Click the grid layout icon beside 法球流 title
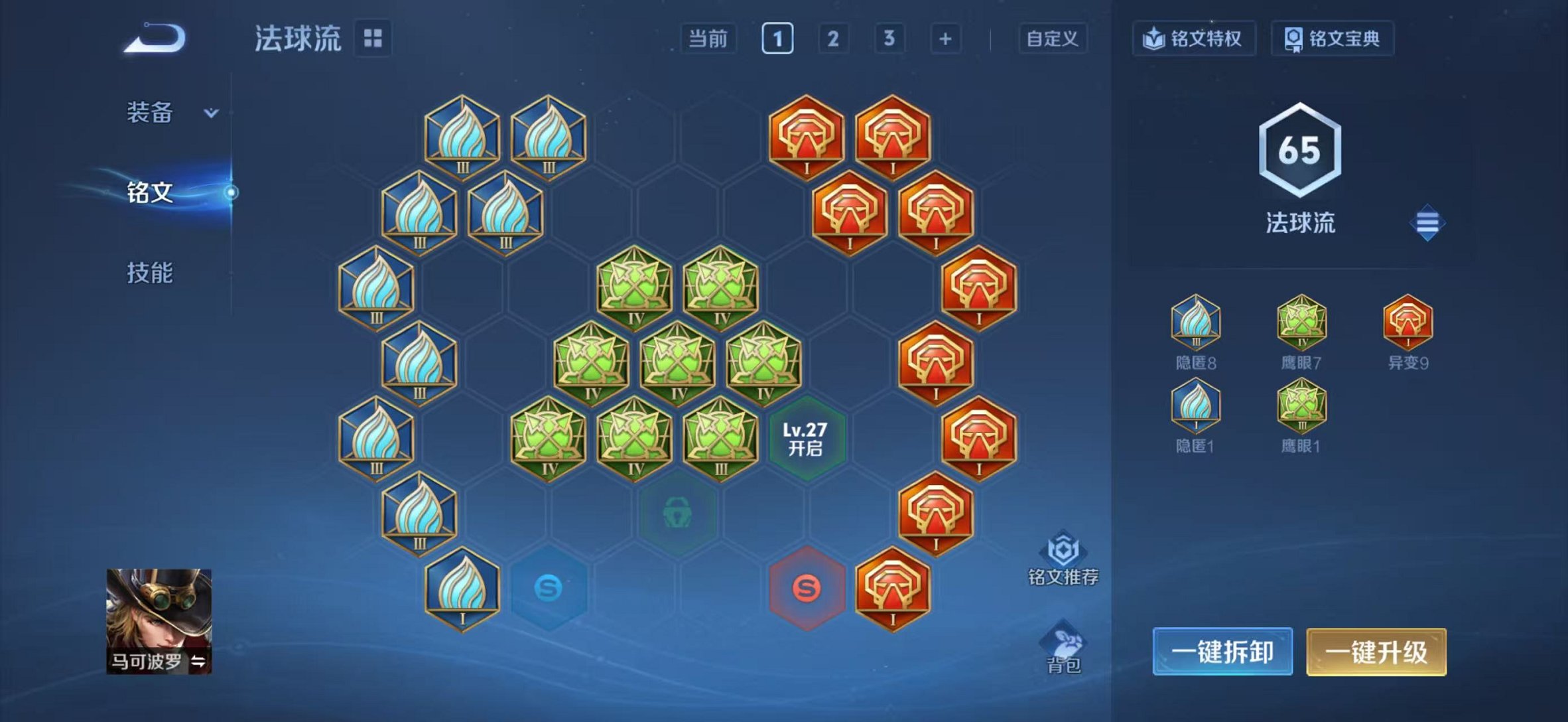Screen dimensions: 1568x722 374,38
